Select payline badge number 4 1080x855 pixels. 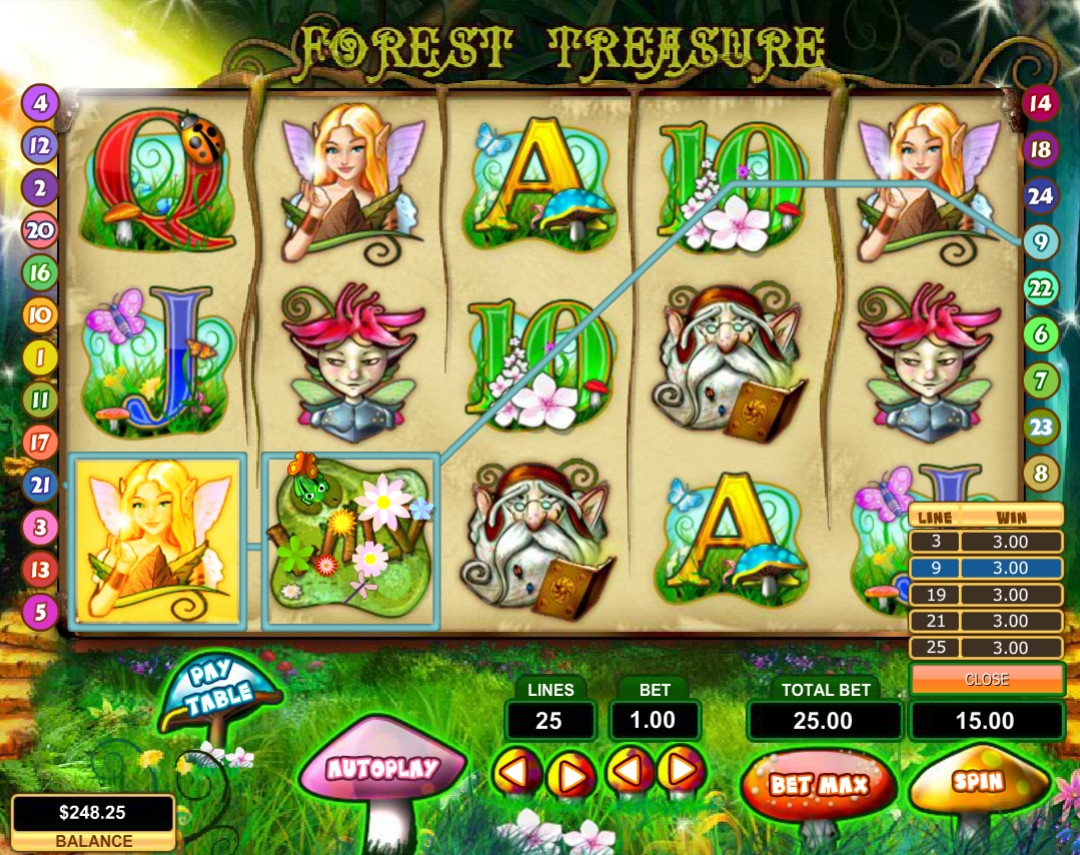(40, 102)
